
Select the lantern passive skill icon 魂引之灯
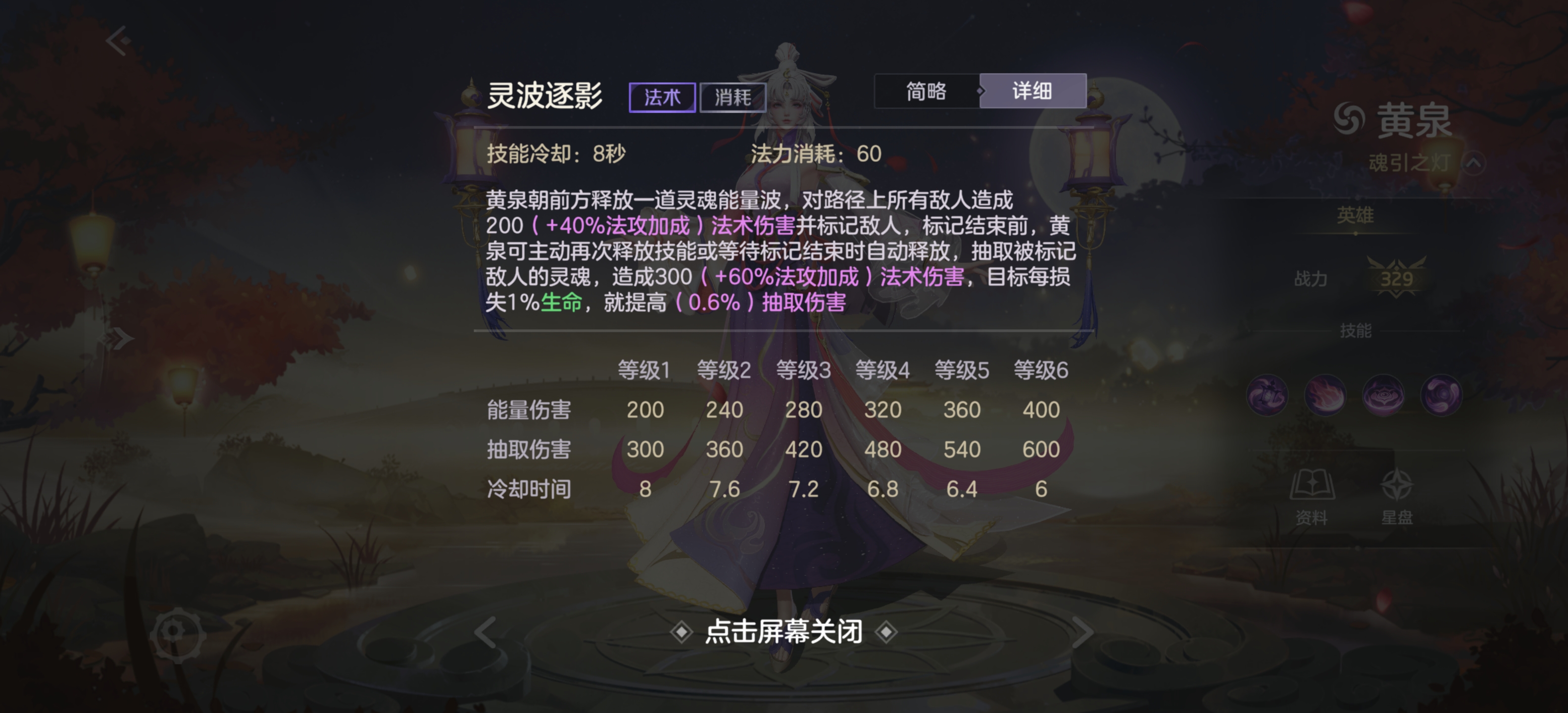(1269, 395)
